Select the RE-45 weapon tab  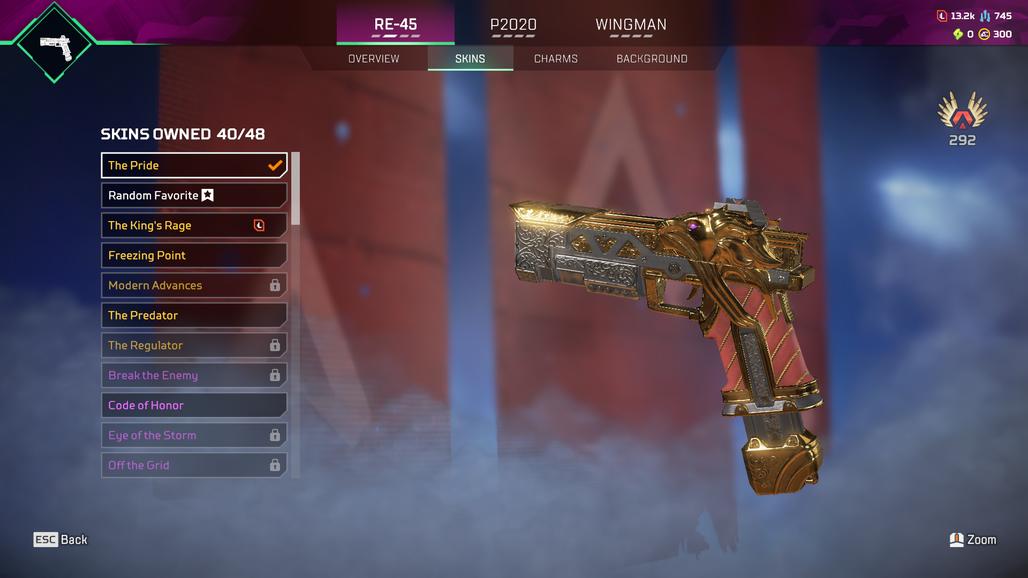[395, 25]
